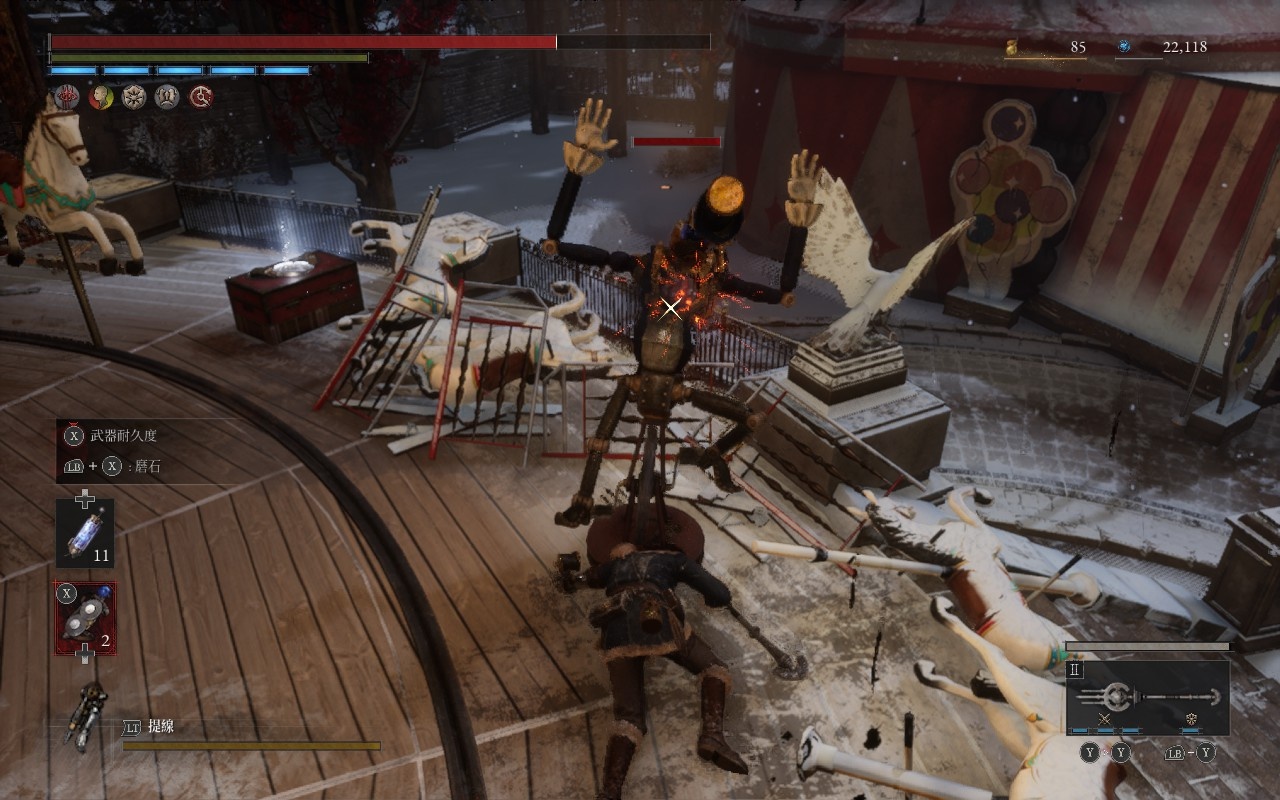Screen dimensions: 1280x800
Task: Inspect the red circular wheel status icon
Action: pyautogui.click(x=201, y=97)
